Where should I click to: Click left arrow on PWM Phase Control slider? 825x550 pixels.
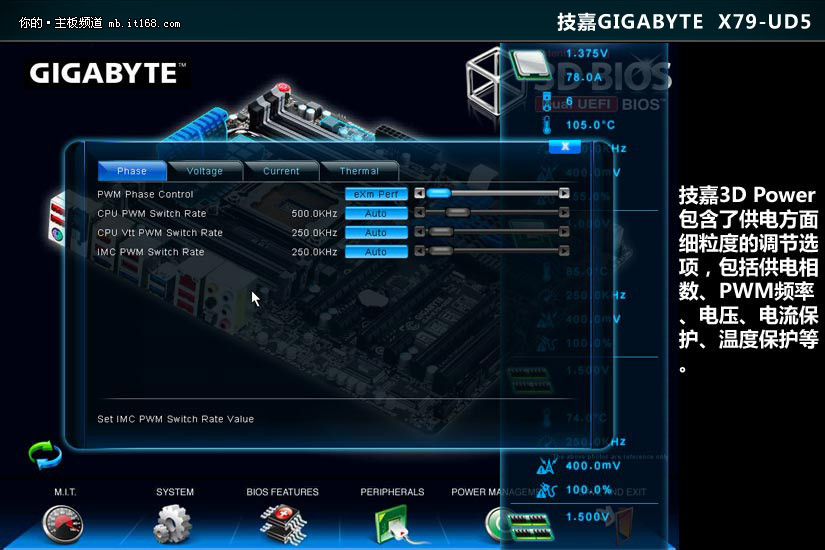pos(419,194)
